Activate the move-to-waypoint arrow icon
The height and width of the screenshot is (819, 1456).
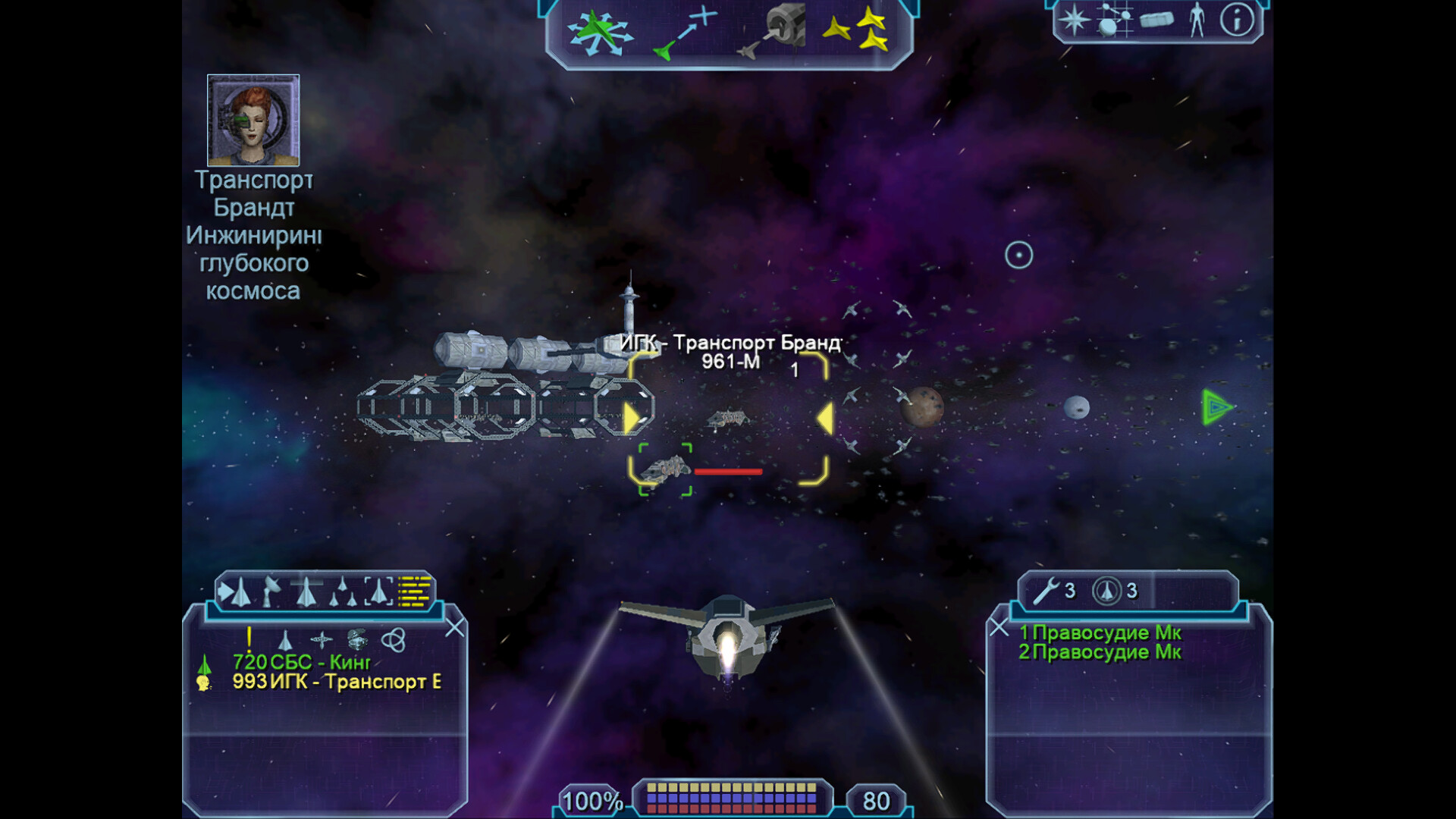tap(685, 33)
